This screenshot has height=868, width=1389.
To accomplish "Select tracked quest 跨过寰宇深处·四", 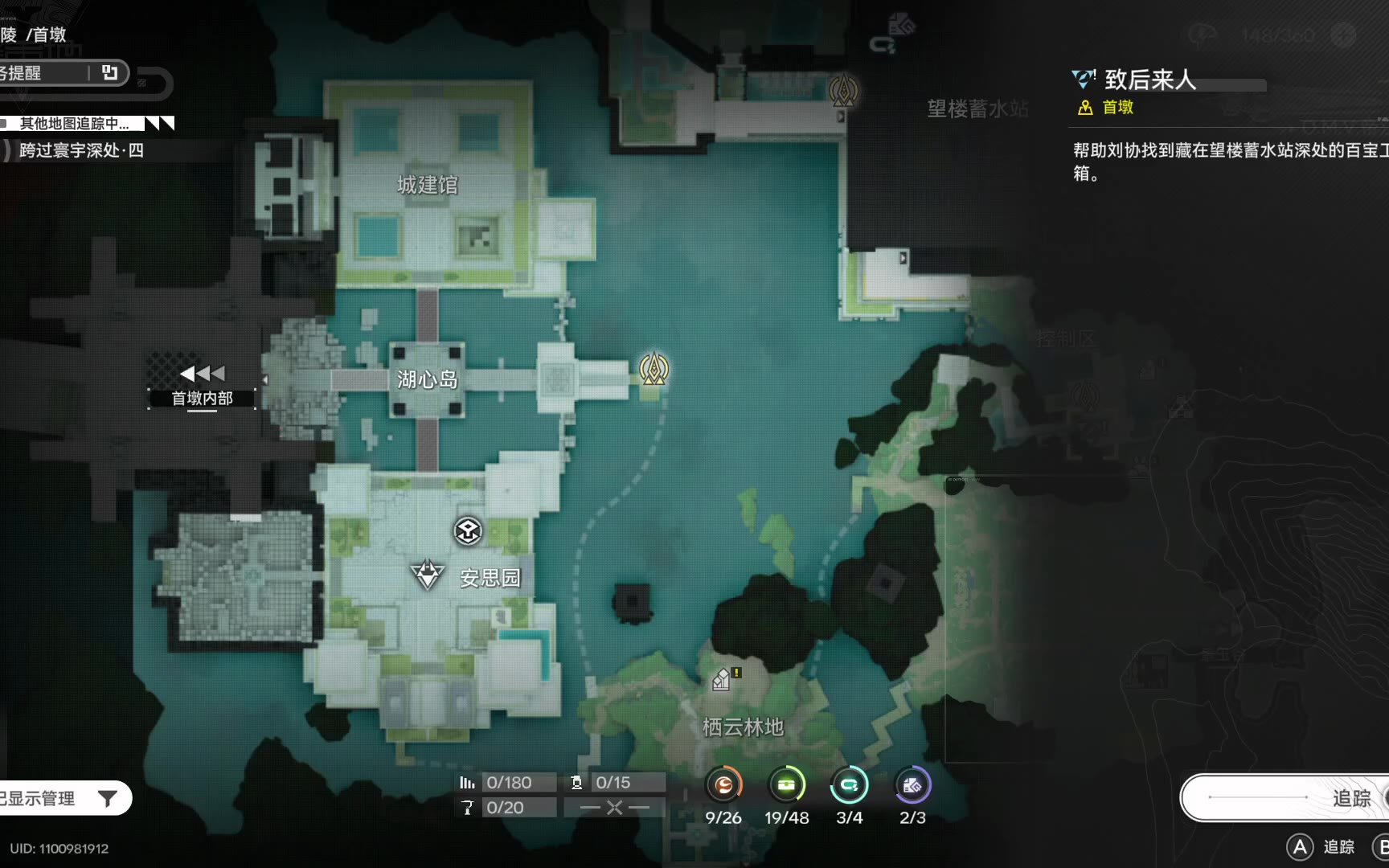I will [x=80, y=150].
